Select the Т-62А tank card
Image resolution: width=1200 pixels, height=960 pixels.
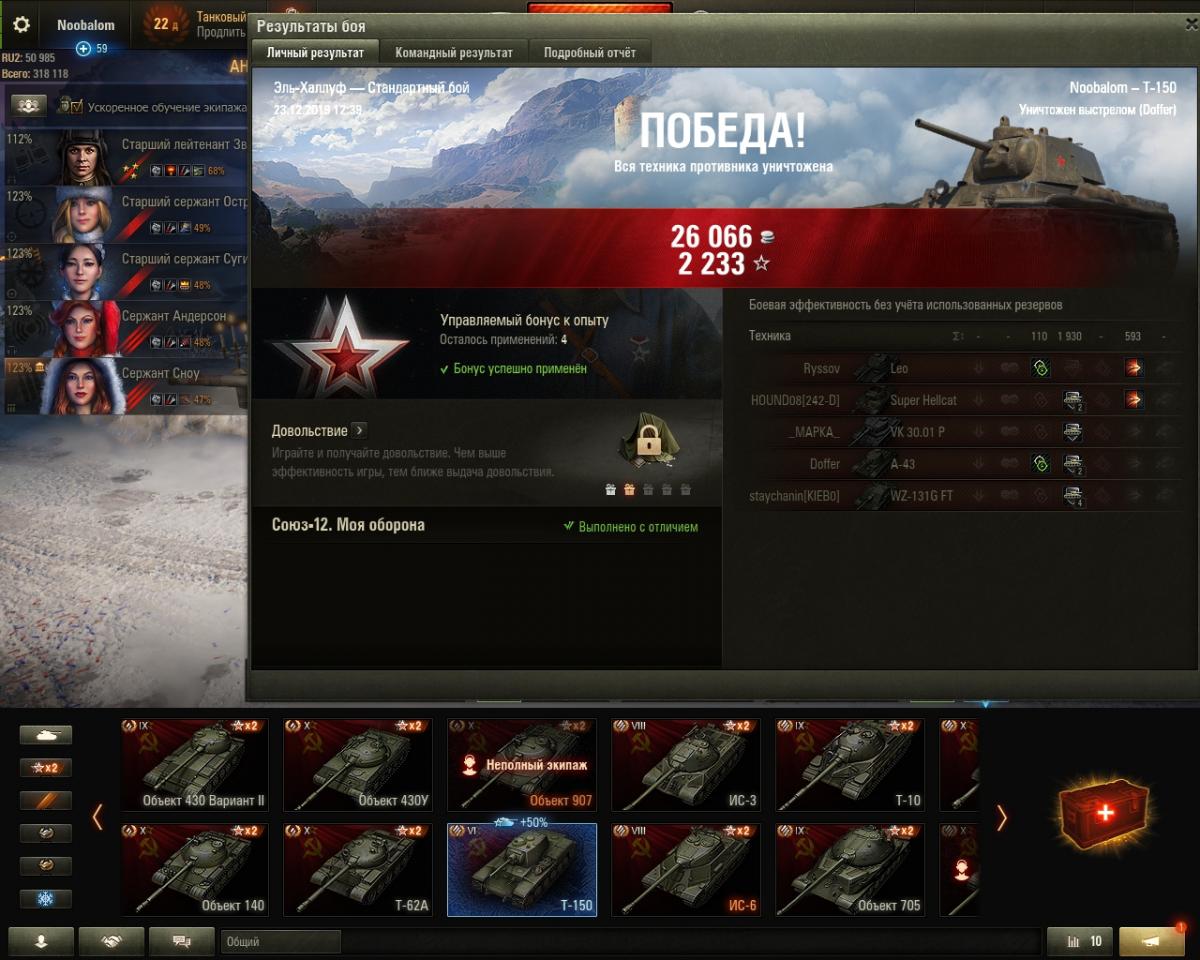pos(358,869)
